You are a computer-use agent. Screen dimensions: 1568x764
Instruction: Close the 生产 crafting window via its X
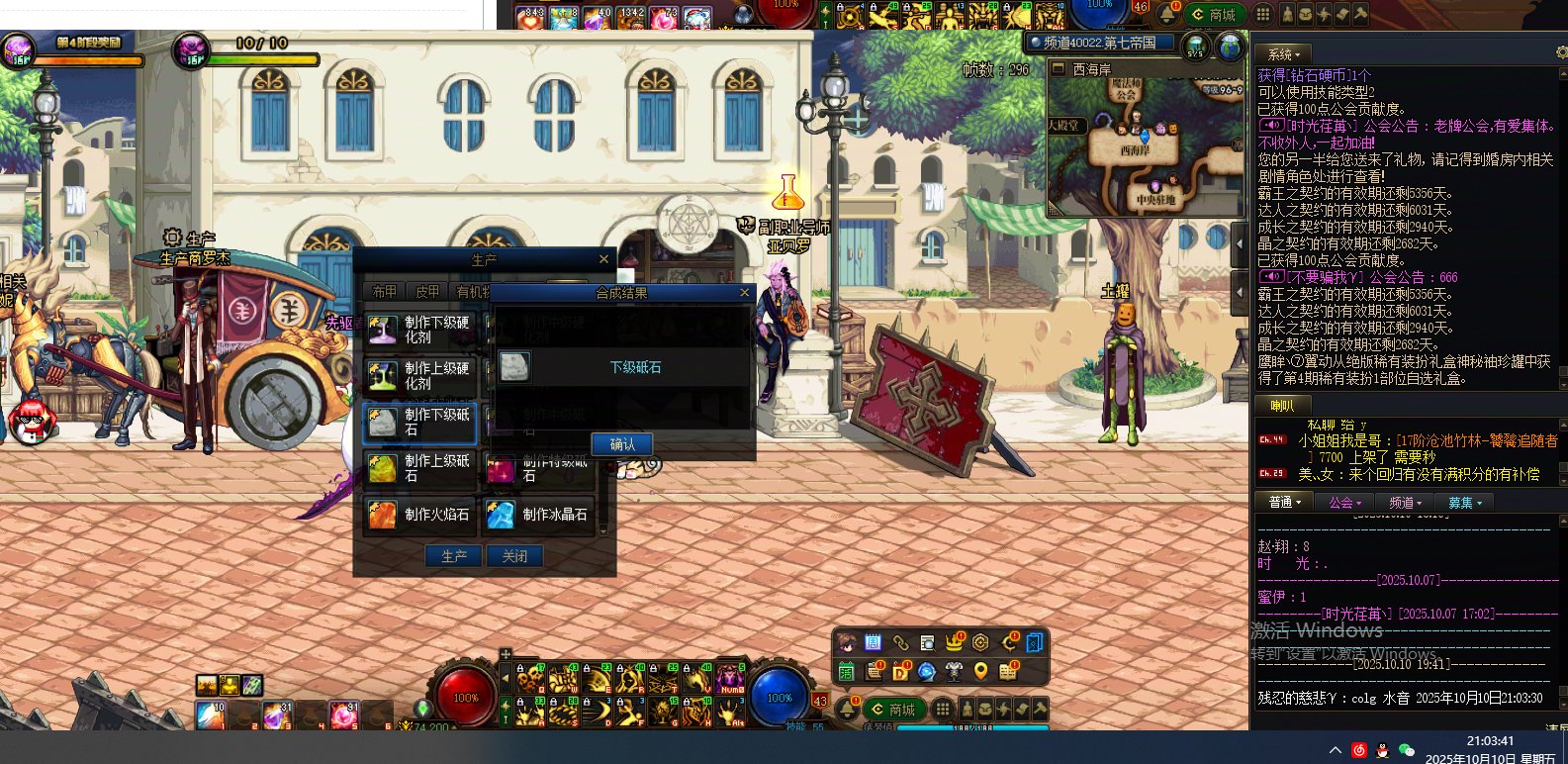[x=603, y=259]
